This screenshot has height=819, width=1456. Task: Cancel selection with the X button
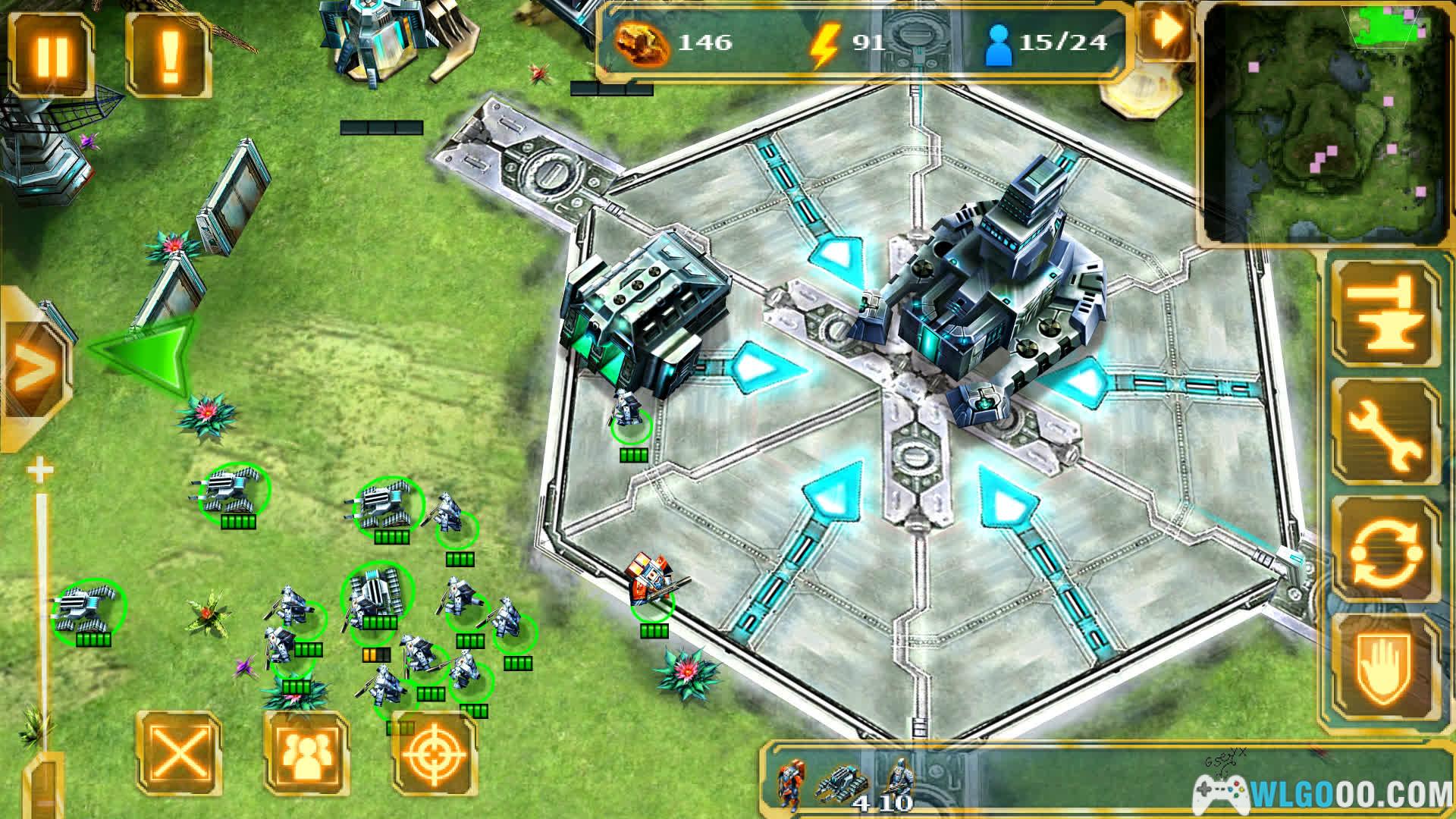click(180, 753)
